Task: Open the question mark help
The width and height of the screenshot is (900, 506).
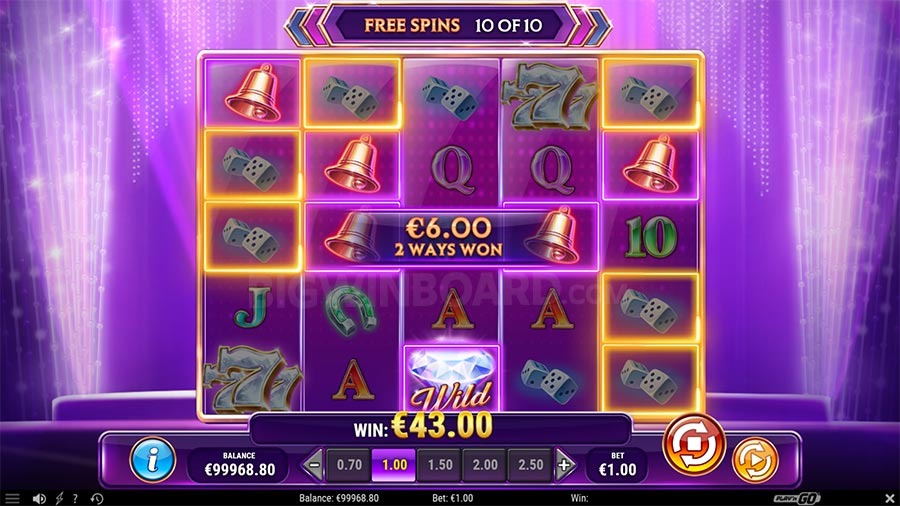Action: (x=75, y=498)
